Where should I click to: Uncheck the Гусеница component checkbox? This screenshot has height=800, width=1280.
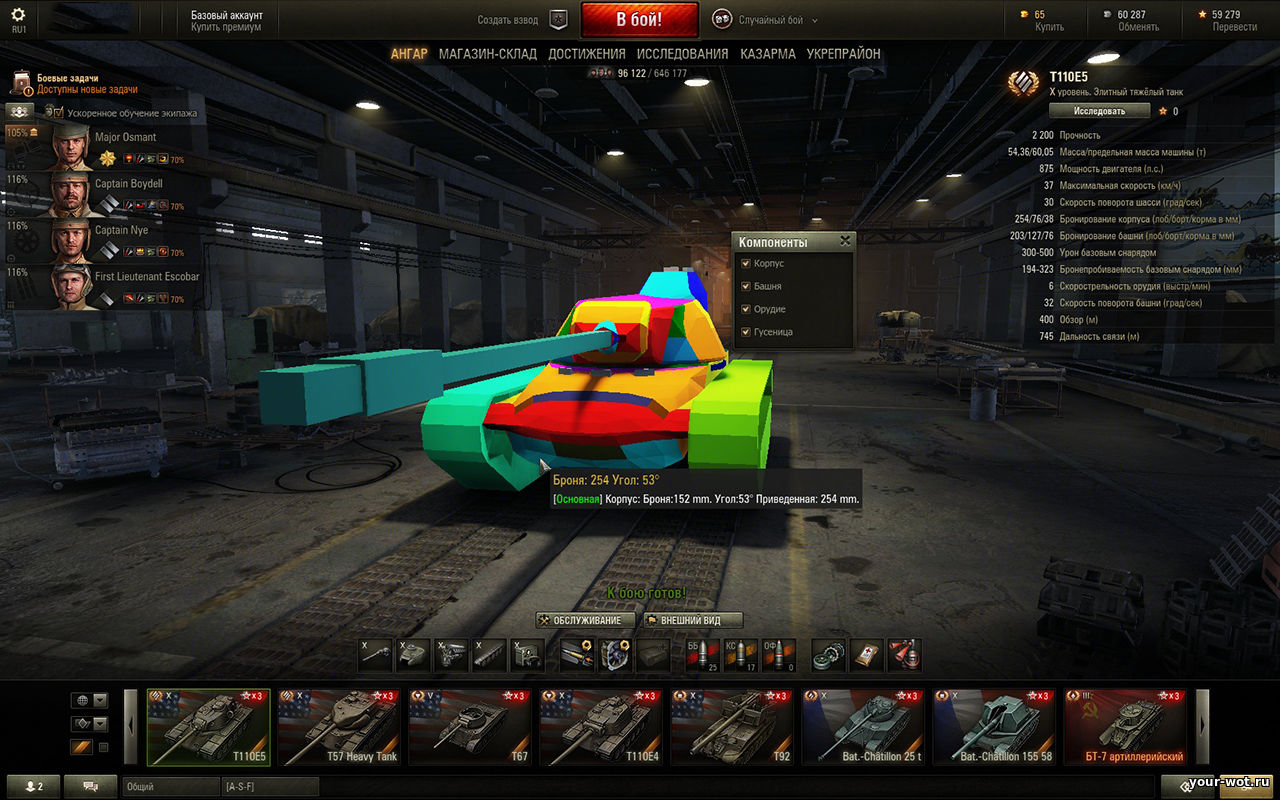[x=745, y=332]
